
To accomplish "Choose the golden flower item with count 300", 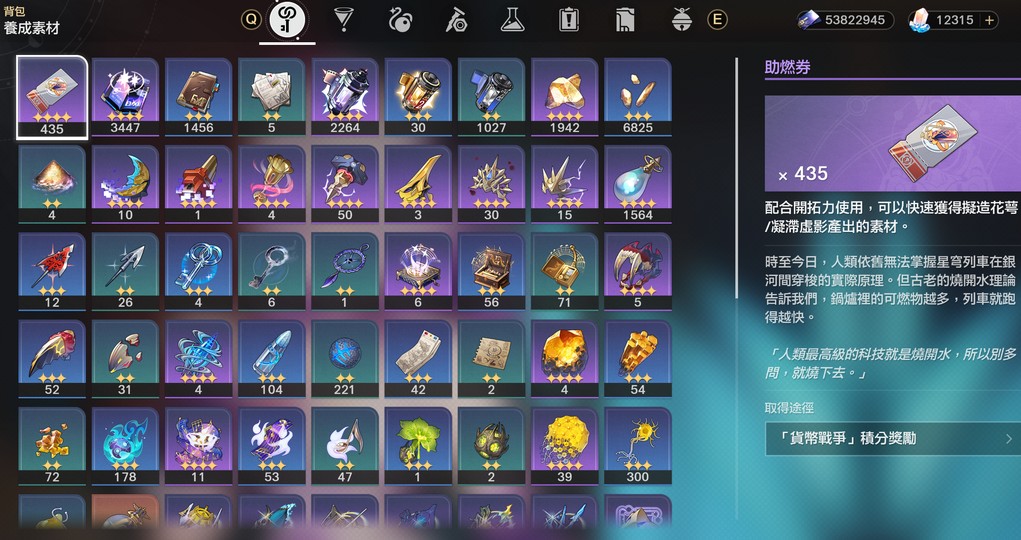I will (x=637, y=444).
